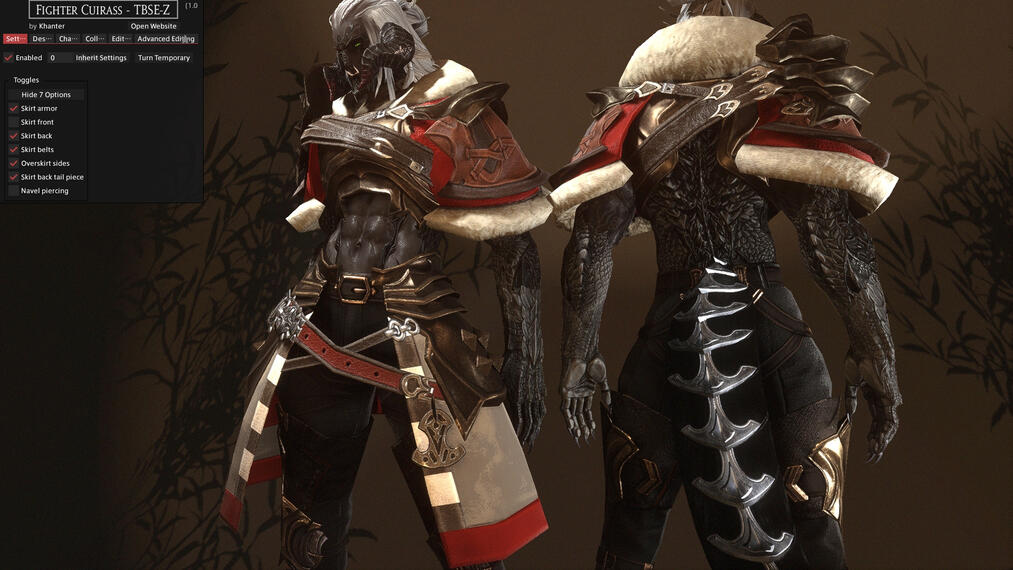Viewport: 1013px width, 570px height.
Task: Enable the Skirt front option
Action: (x=14, y=122)
